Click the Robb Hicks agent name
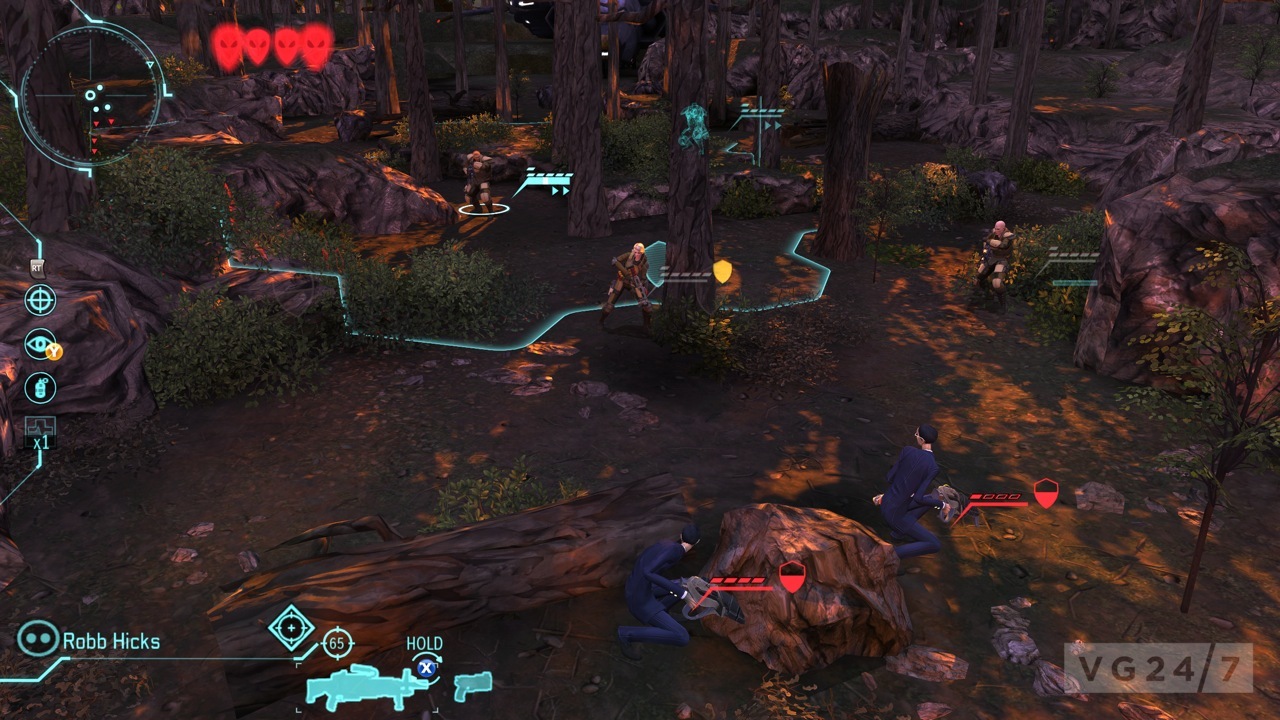The height and width of the screenshot is (720, 1280). 111,641
